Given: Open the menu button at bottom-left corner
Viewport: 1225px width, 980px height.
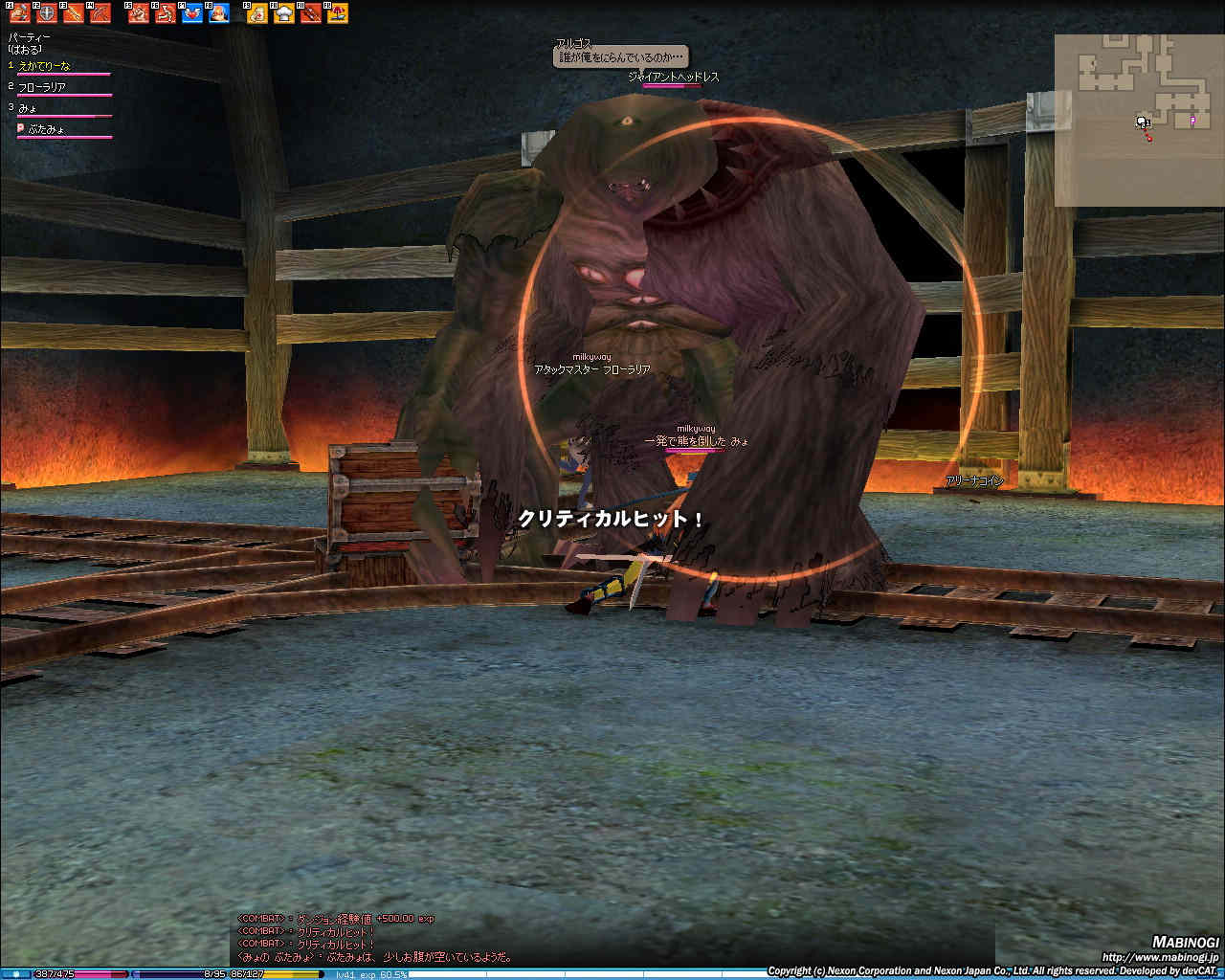Looking at the screenshot, I should pos(17,974).
